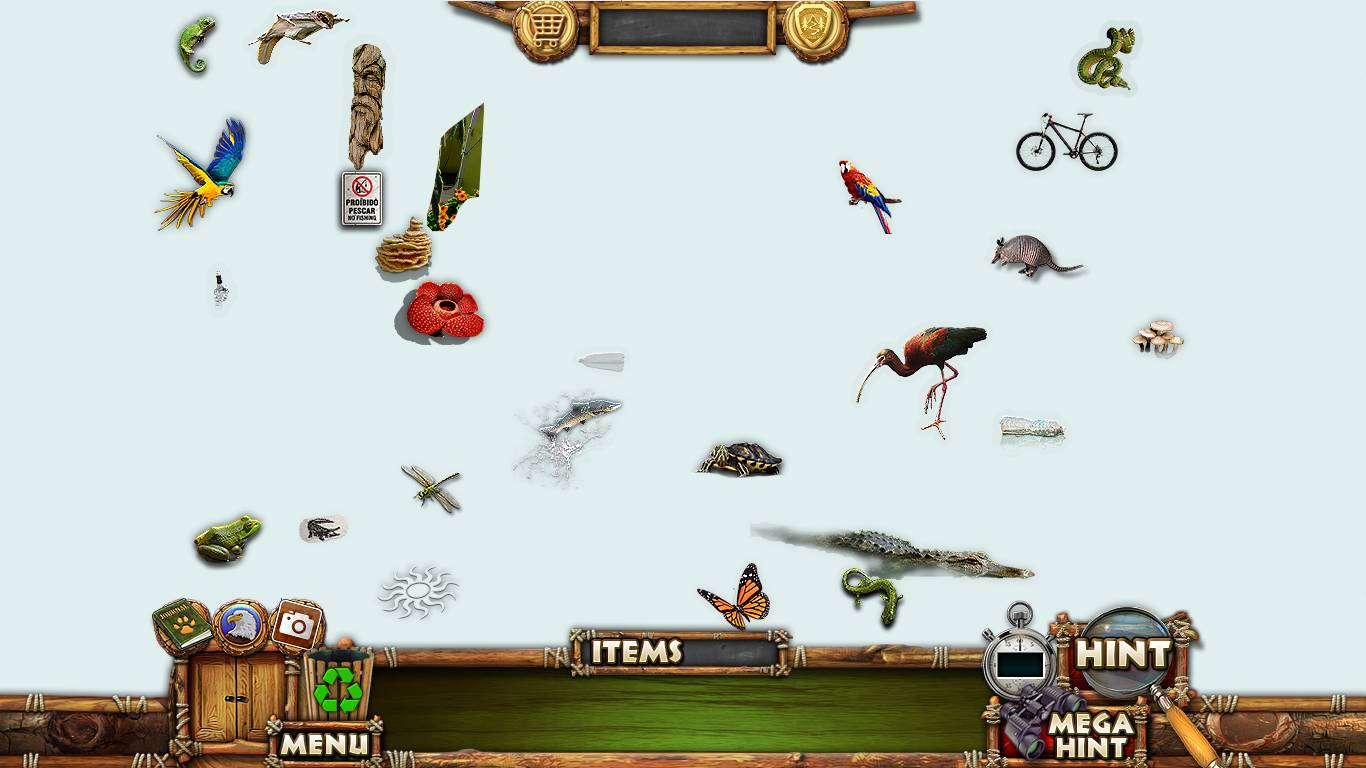Use the Hint magnifying glass

pos(1123,654)
